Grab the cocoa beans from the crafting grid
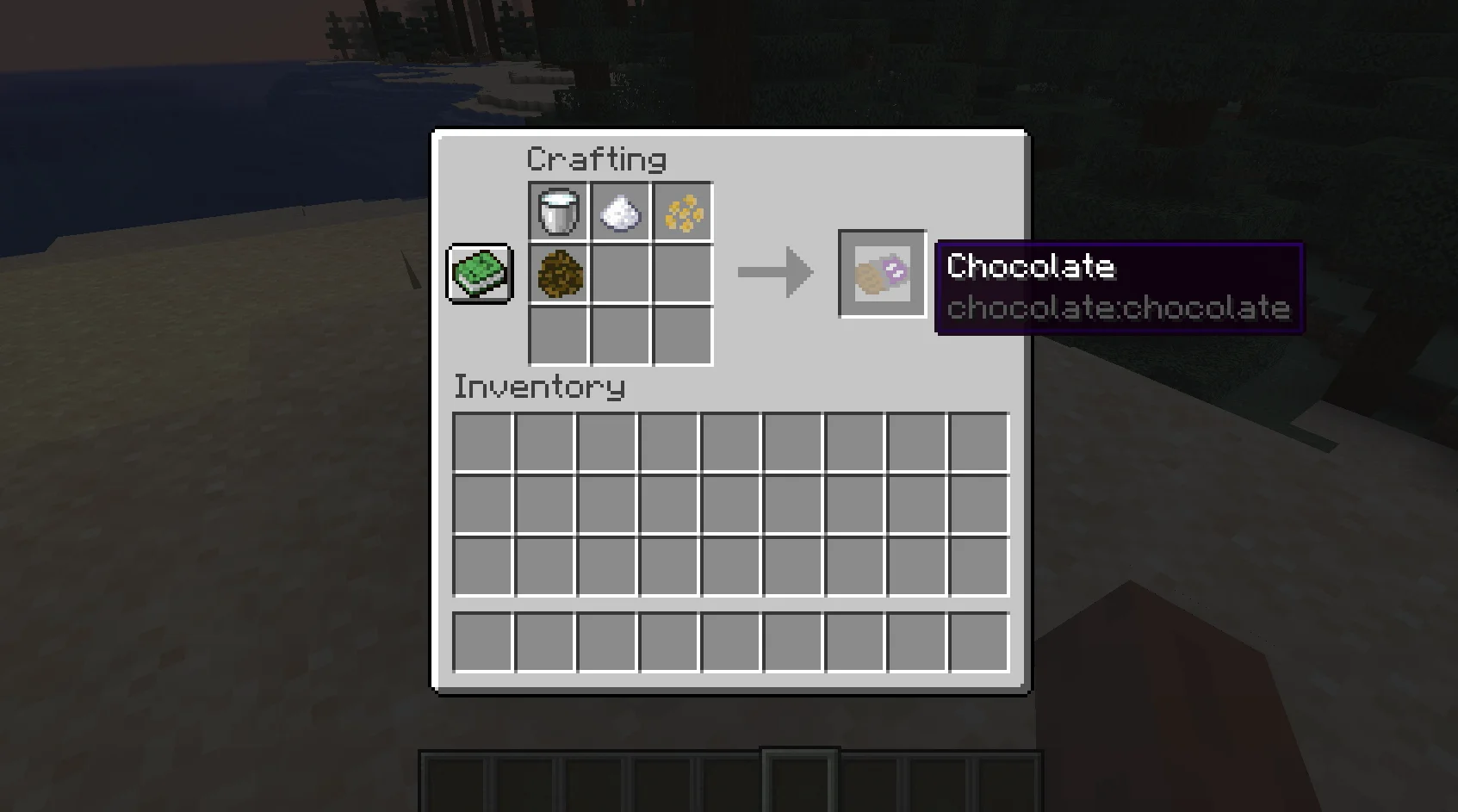This screenshot has width=1458, height=812. coord(558,273)
